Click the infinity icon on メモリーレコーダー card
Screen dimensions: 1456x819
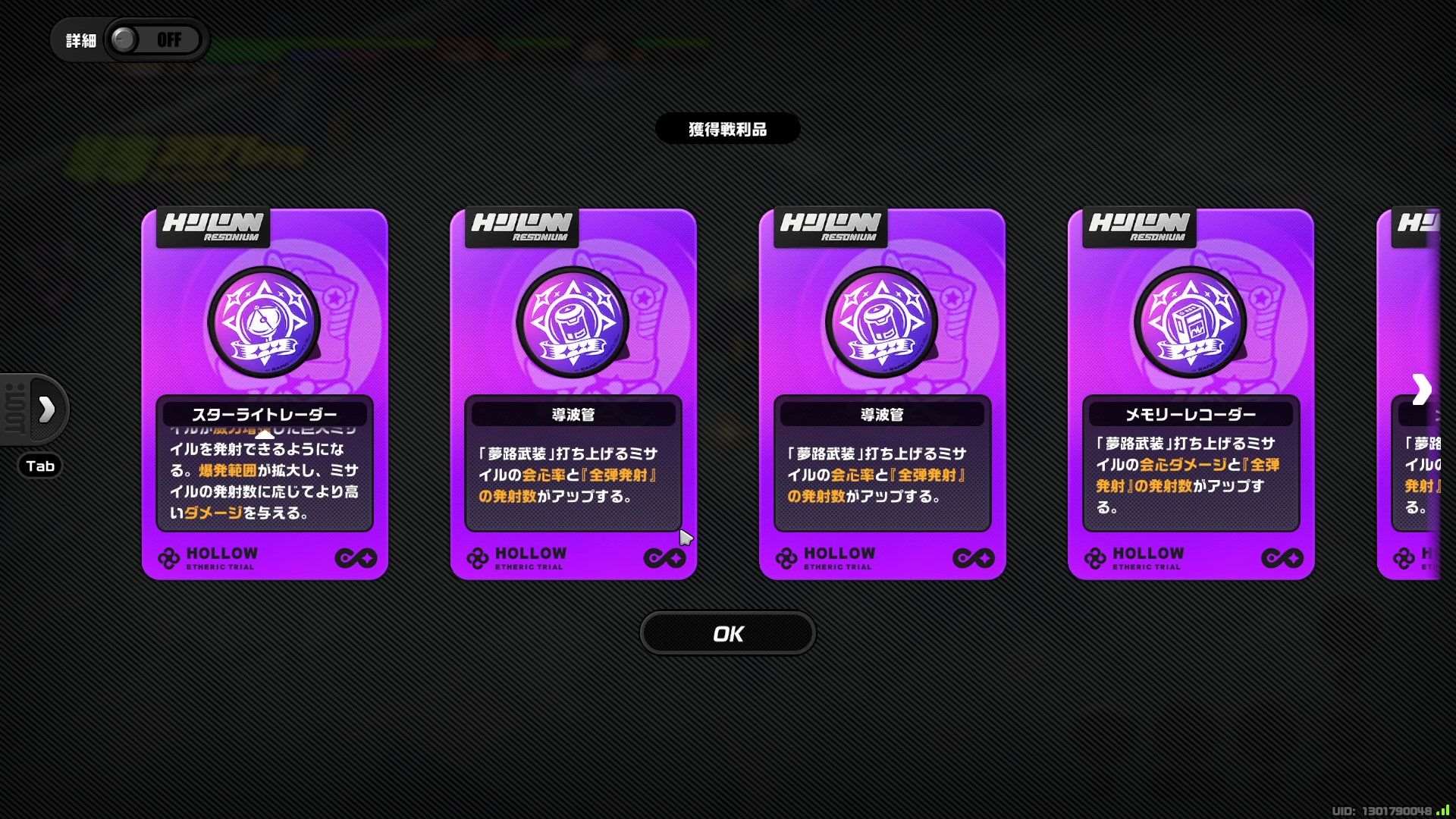1283,558
